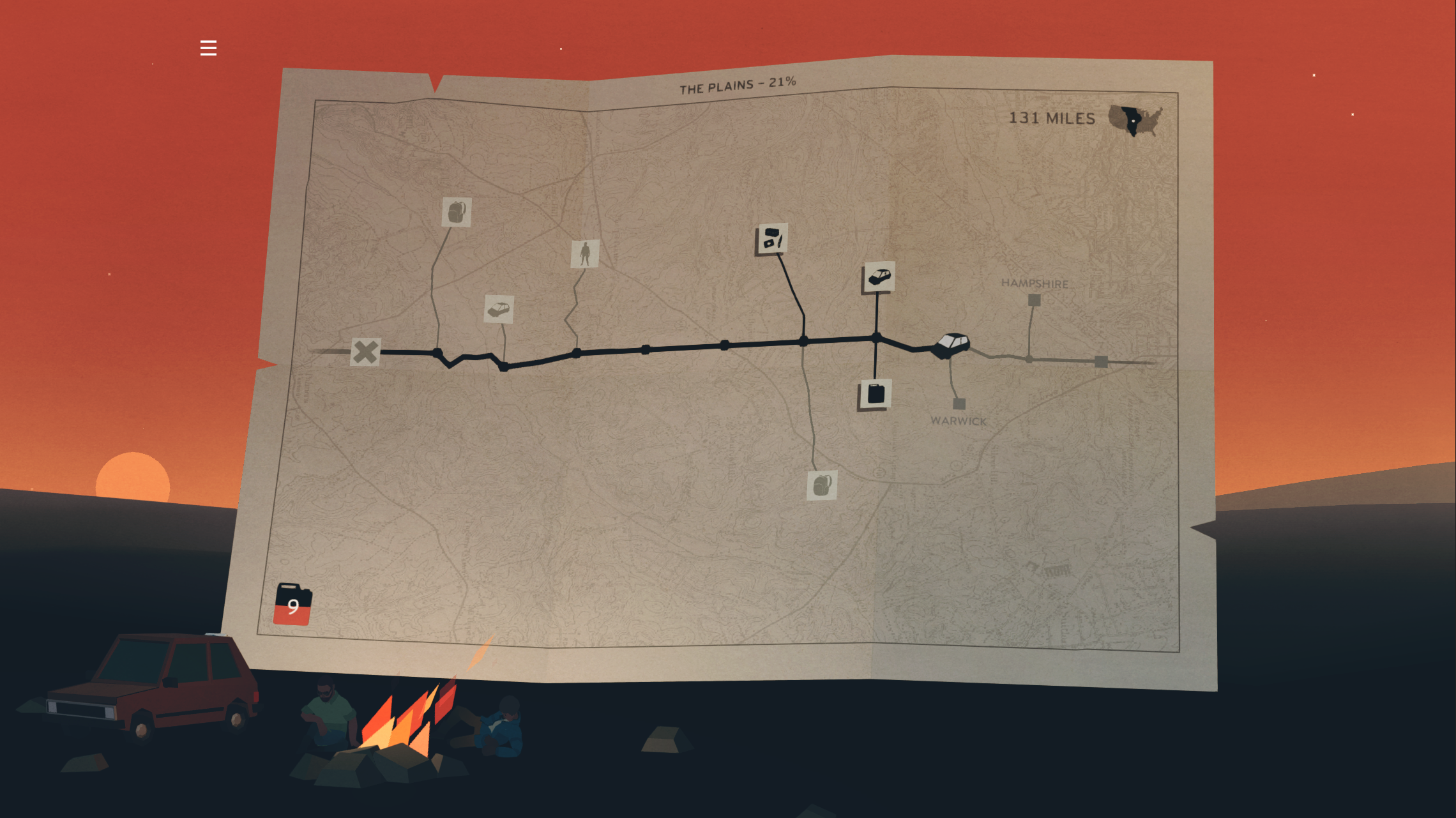The image size is (1456, 818).
Task: Click the fuel can map marker
Action: pos(876,394)
